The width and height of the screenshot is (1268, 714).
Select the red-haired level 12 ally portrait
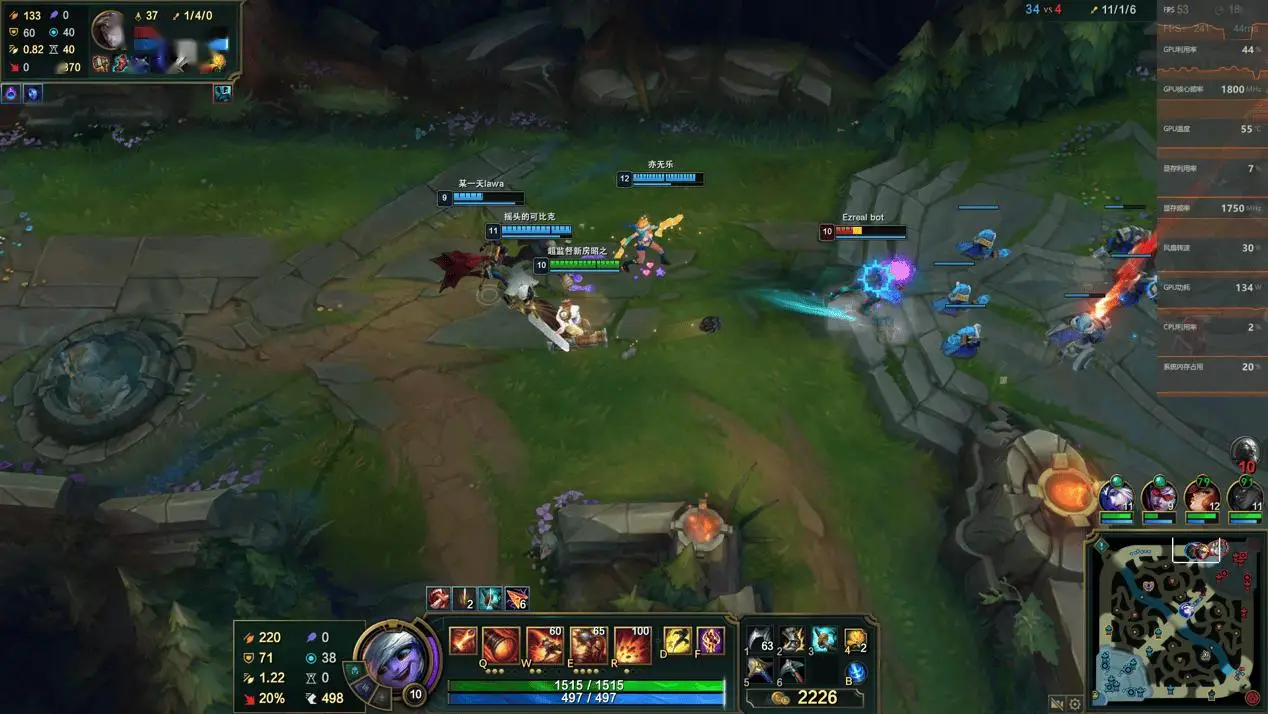[x=1201, y=495]
